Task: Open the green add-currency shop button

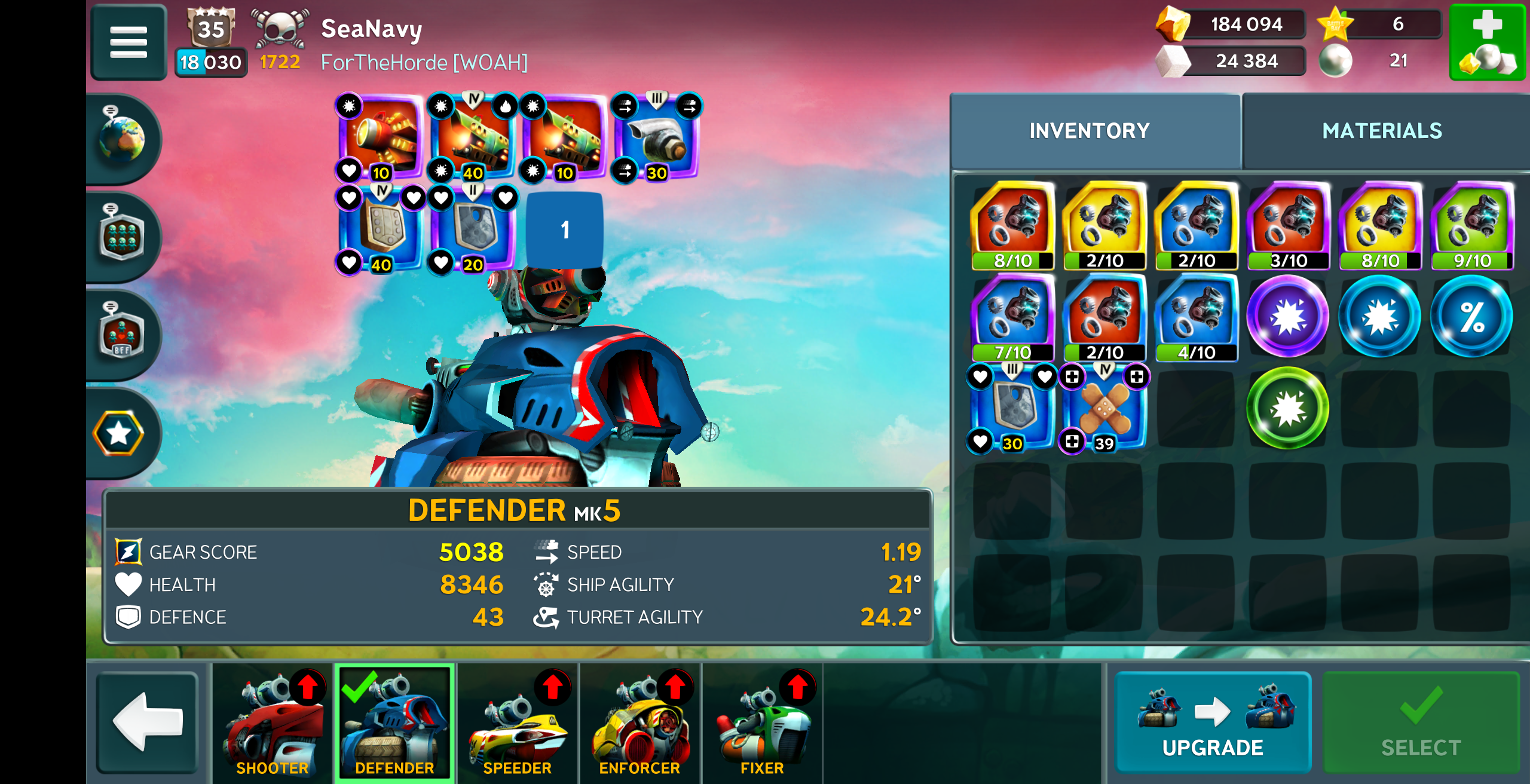Action: pyautogui.click(x=1486, y=42)
